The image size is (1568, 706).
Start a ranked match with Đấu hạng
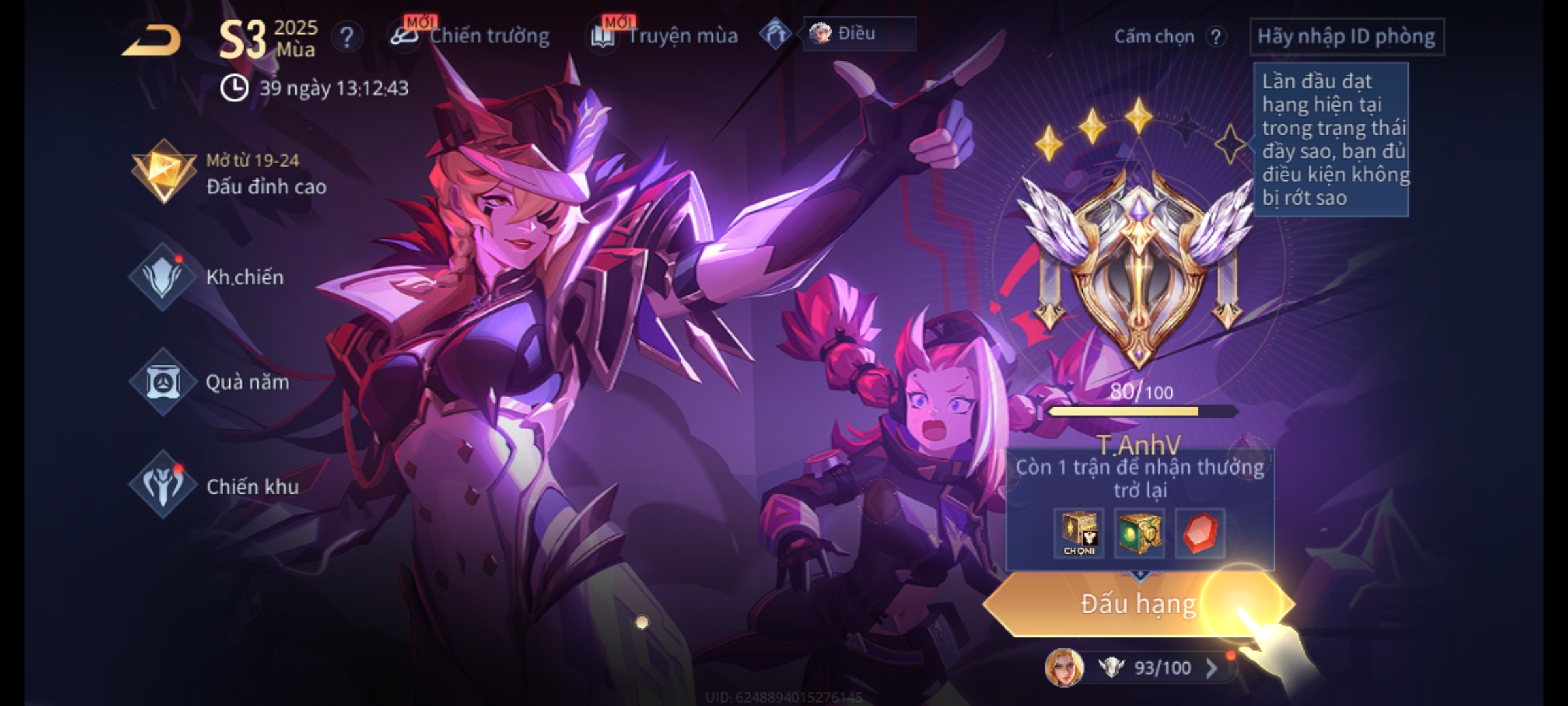click(1138, 604)
